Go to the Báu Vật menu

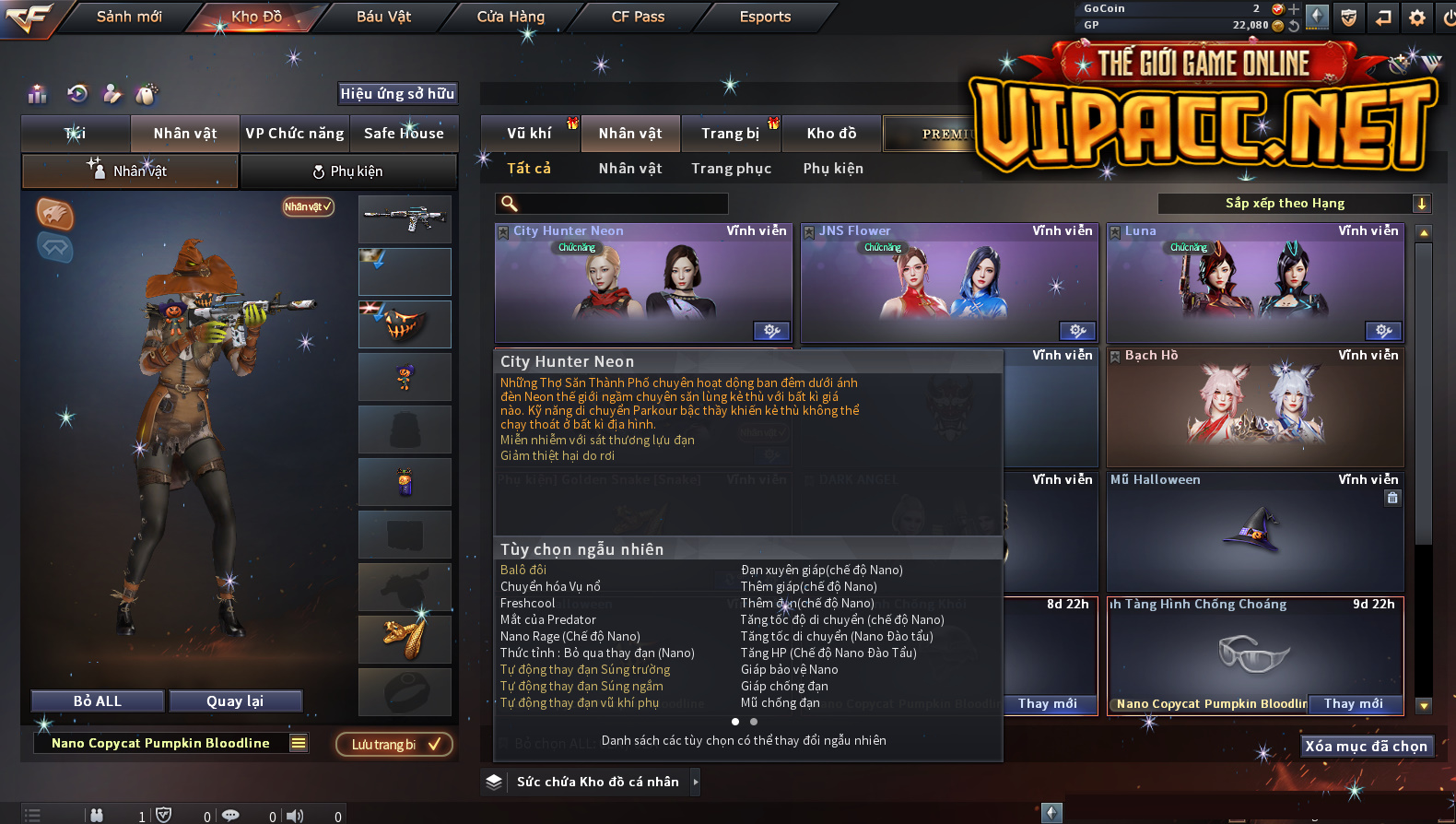tap(383, 17)
